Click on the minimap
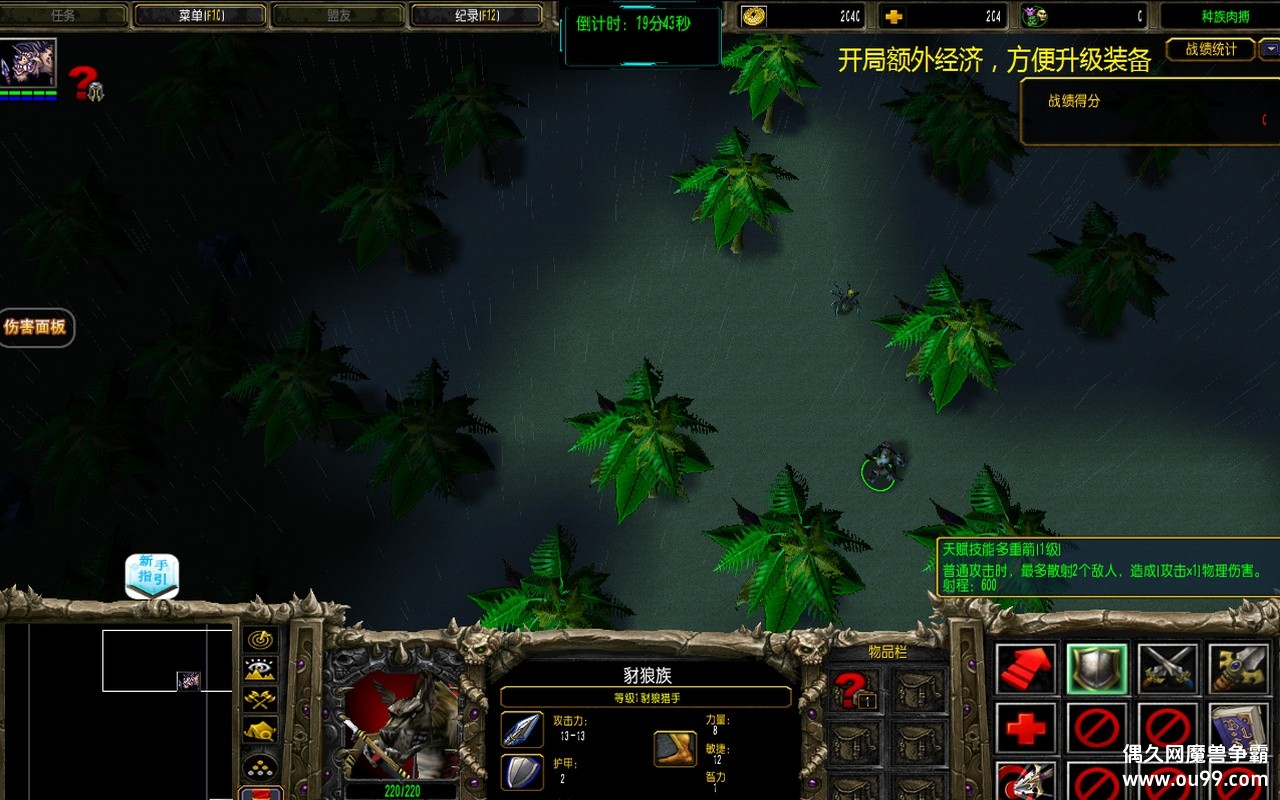The width and height of the screenshot is (1280, 800). 120,710
